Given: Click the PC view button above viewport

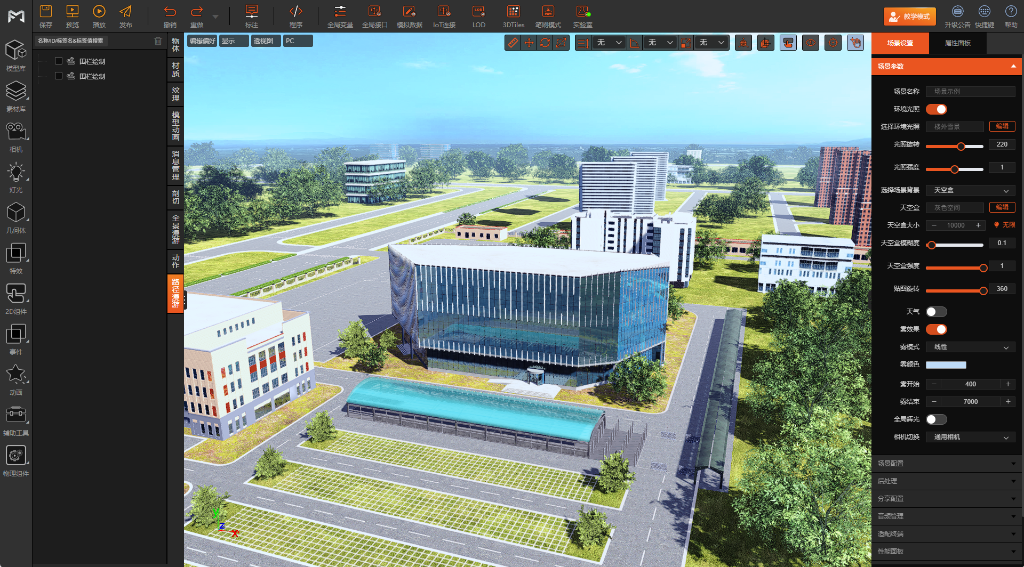Looking at the screenshot, I should coord(297,41).
